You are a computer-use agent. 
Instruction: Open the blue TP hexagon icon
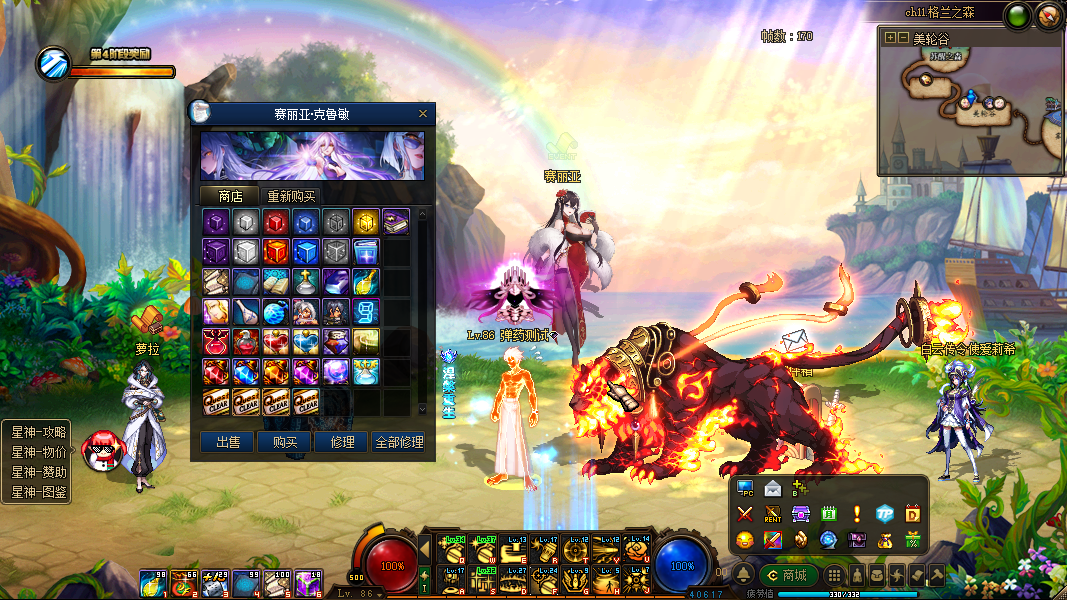click(884, 514)
